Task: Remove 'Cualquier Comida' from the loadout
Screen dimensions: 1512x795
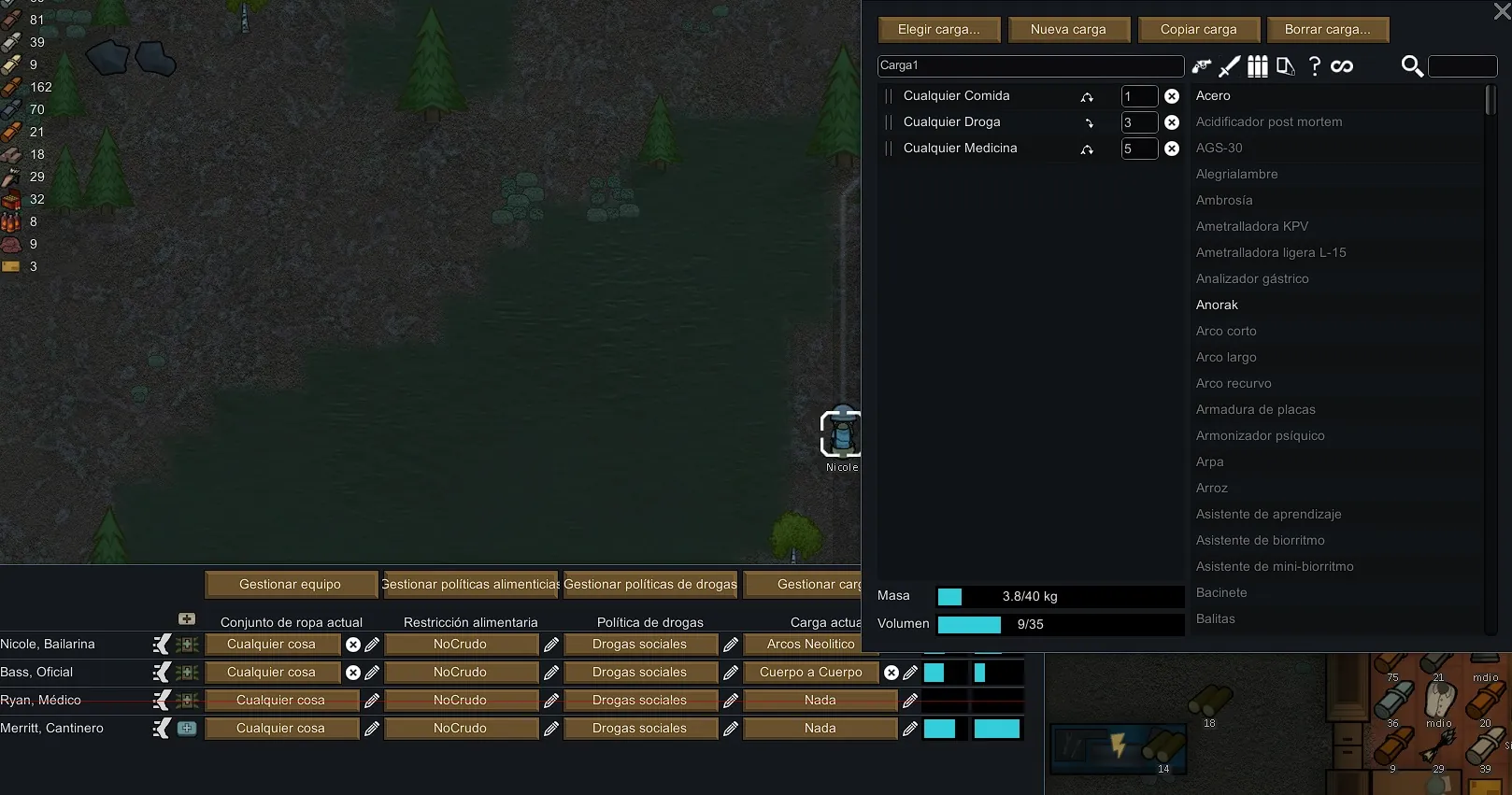Action: [1172, 96]
